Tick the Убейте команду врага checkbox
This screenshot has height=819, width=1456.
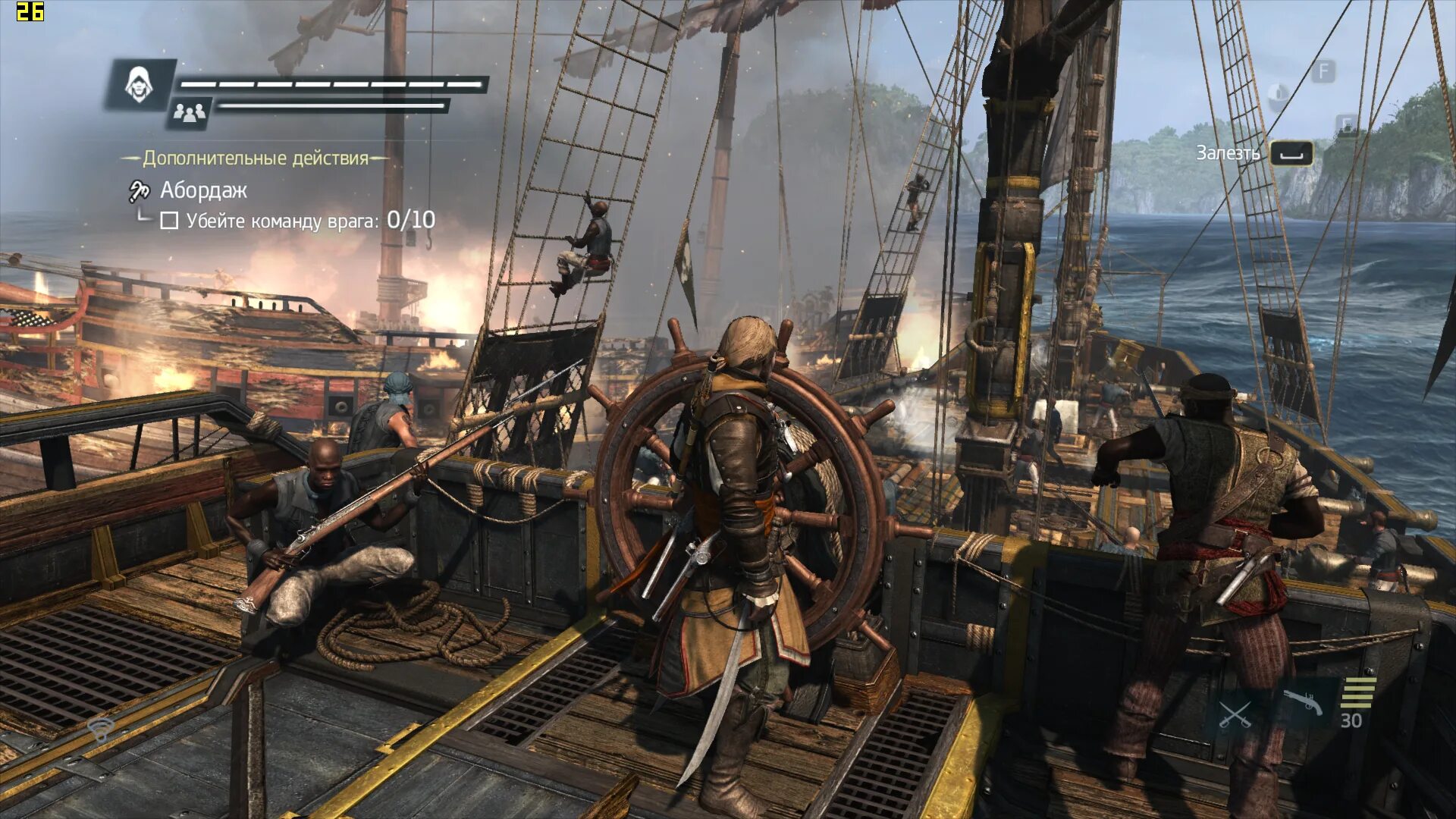pos(169,221)
